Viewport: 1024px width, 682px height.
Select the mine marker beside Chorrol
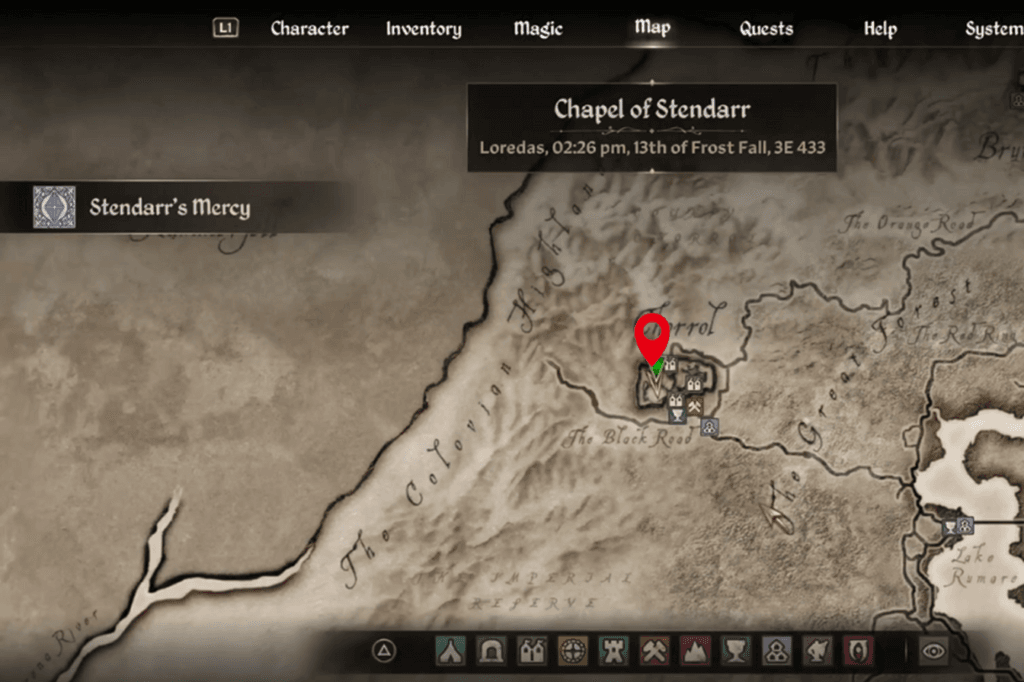694,404
